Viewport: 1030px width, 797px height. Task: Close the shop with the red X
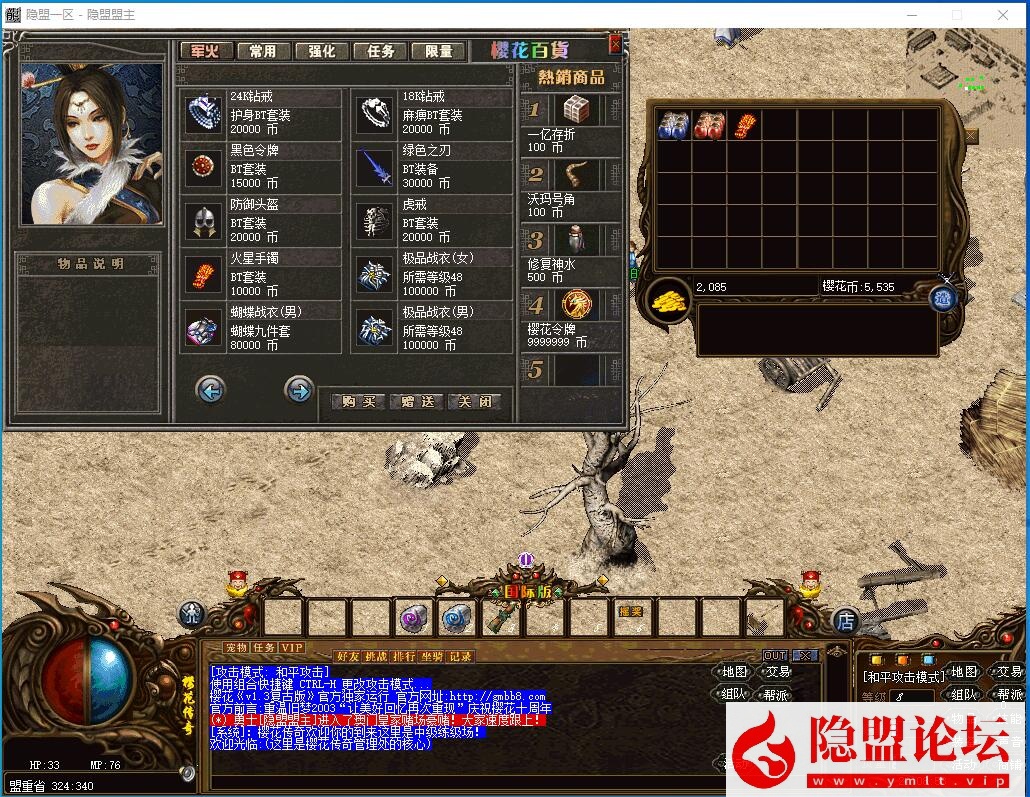(x=615, y=43)
